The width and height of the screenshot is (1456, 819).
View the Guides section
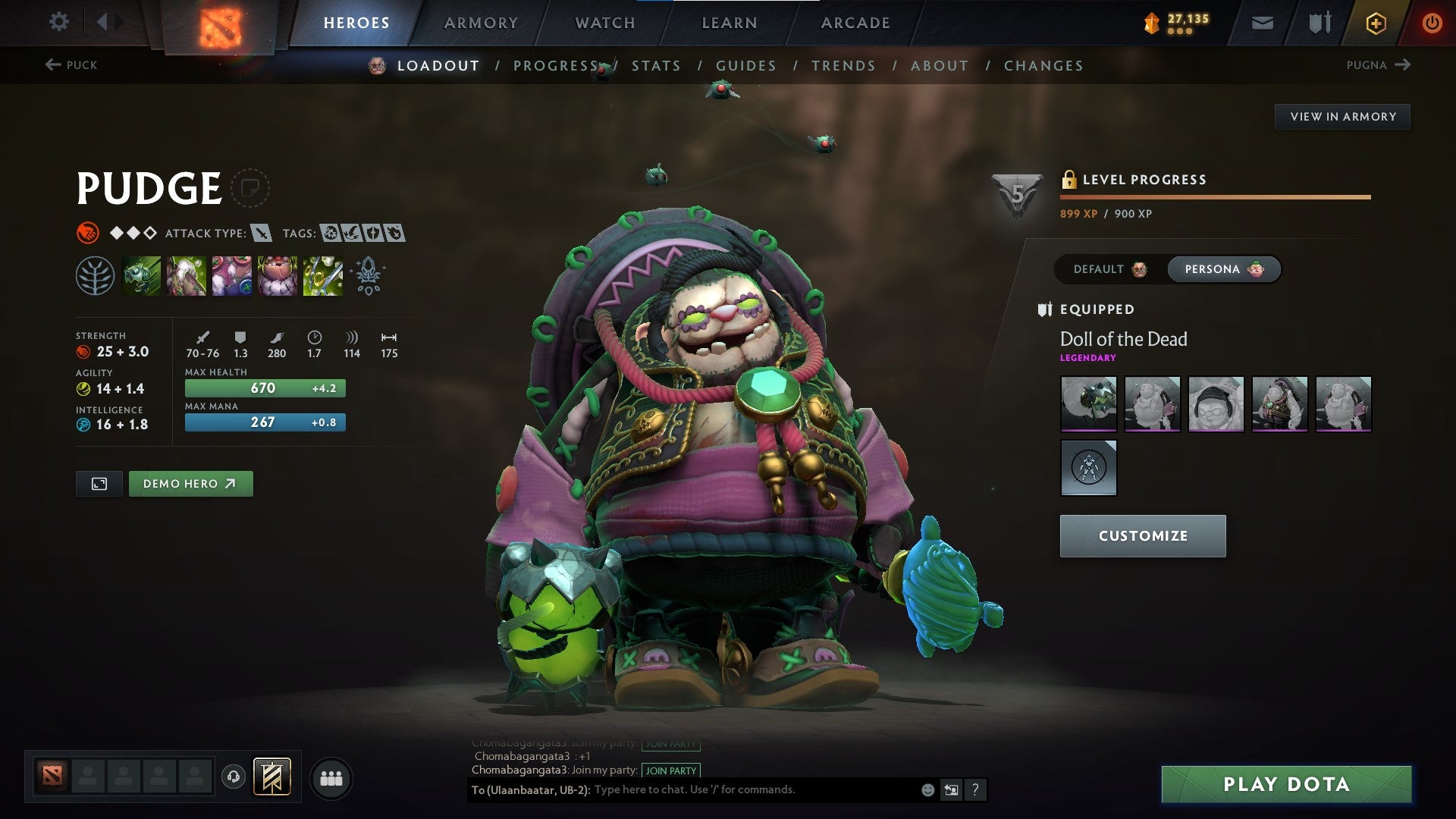(746, 66)
